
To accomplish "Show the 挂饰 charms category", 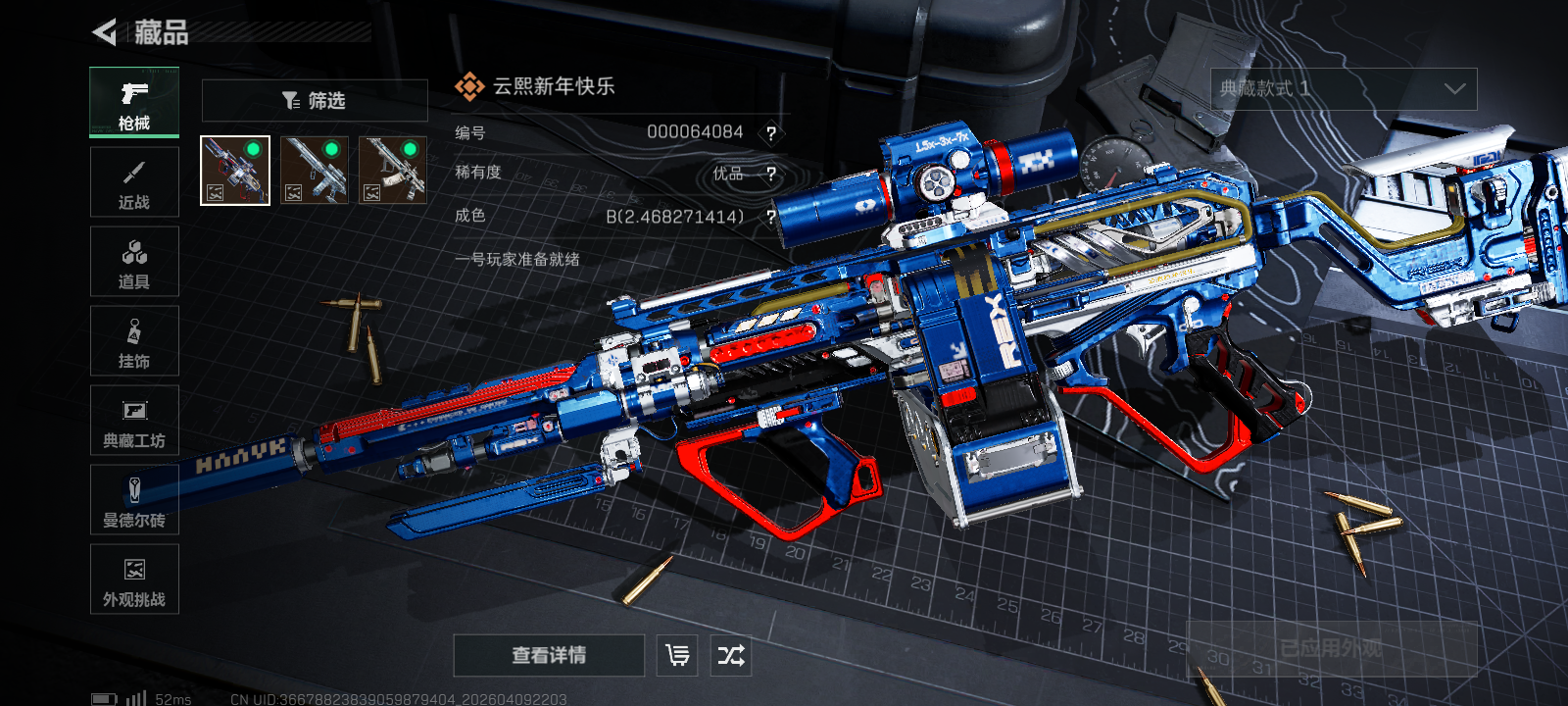I will click(x=134, y=341).
